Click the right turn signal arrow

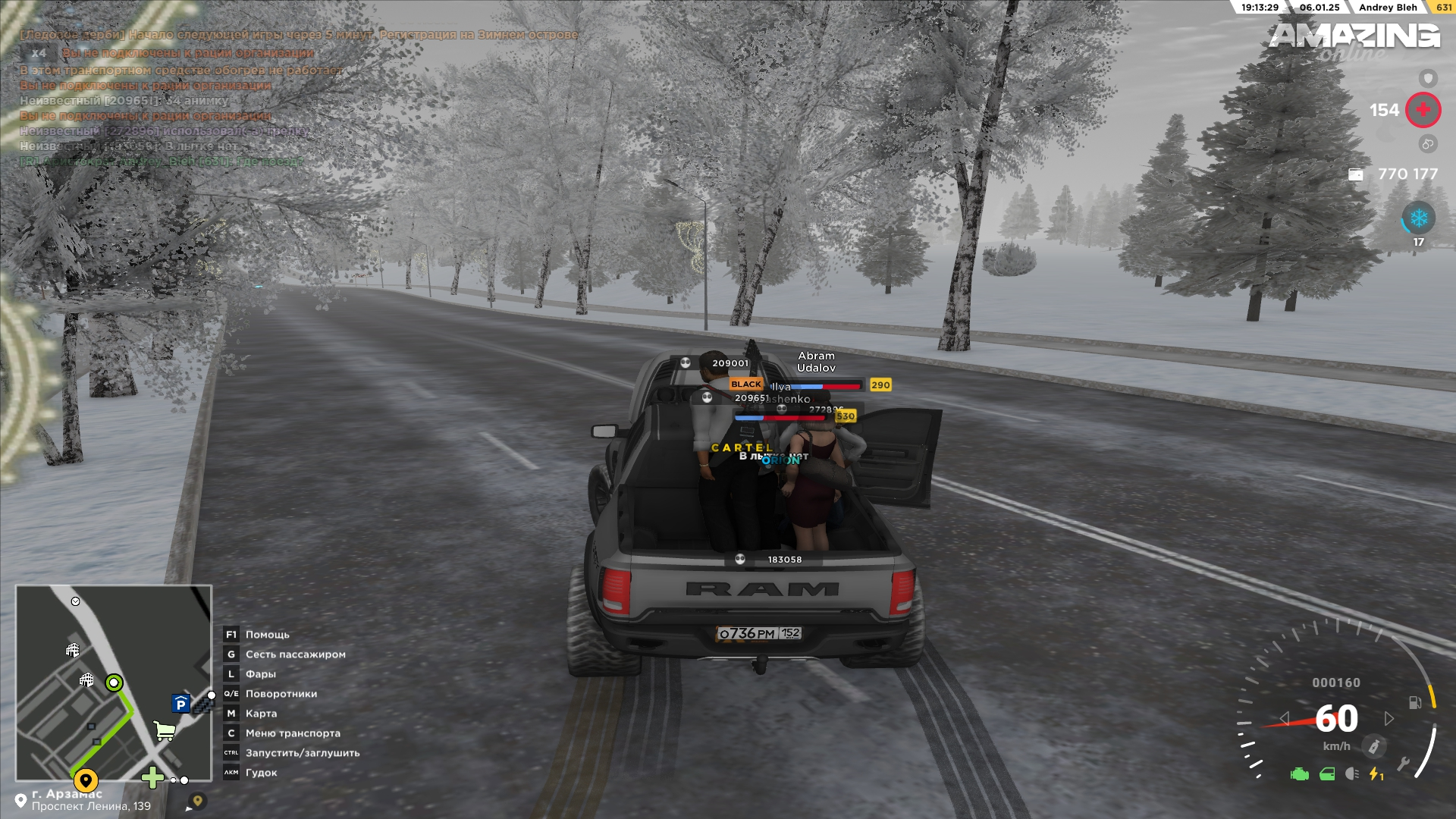[x=1389, y=718]
